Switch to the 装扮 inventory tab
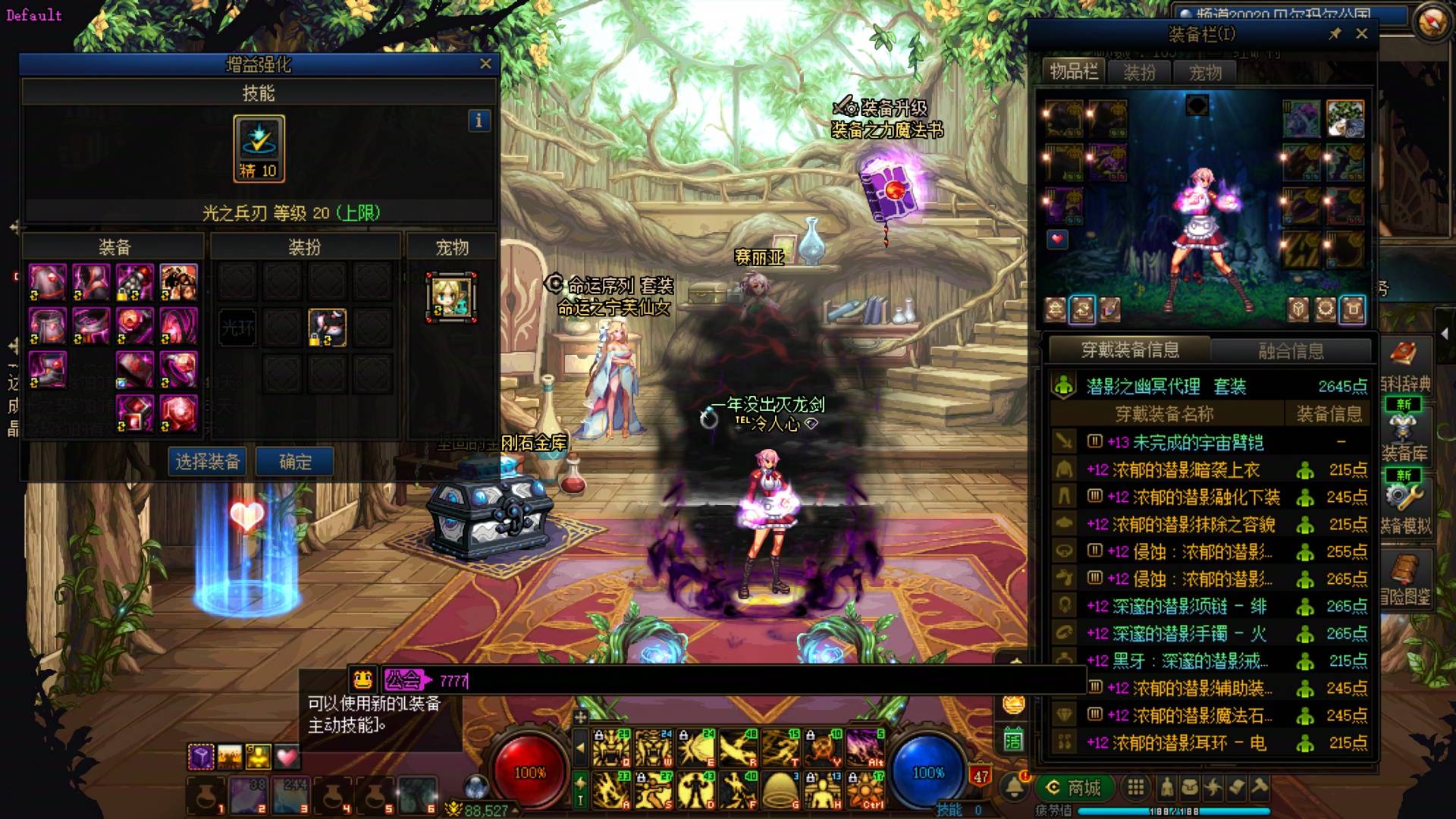This screenshot has height=819, width=1456. click(x=1139, y=73)
